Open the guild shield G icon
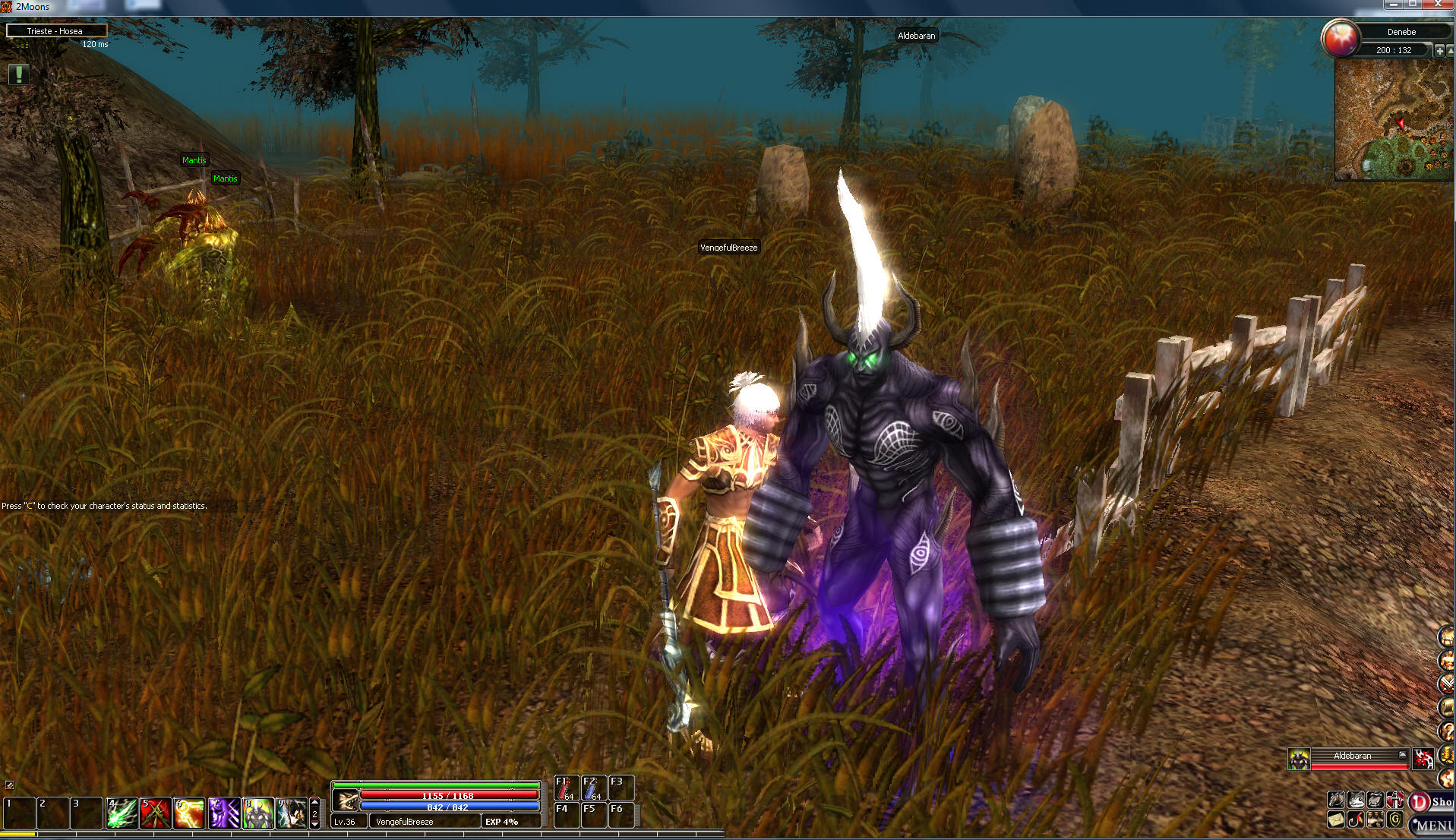 (x=1394, y=819)
